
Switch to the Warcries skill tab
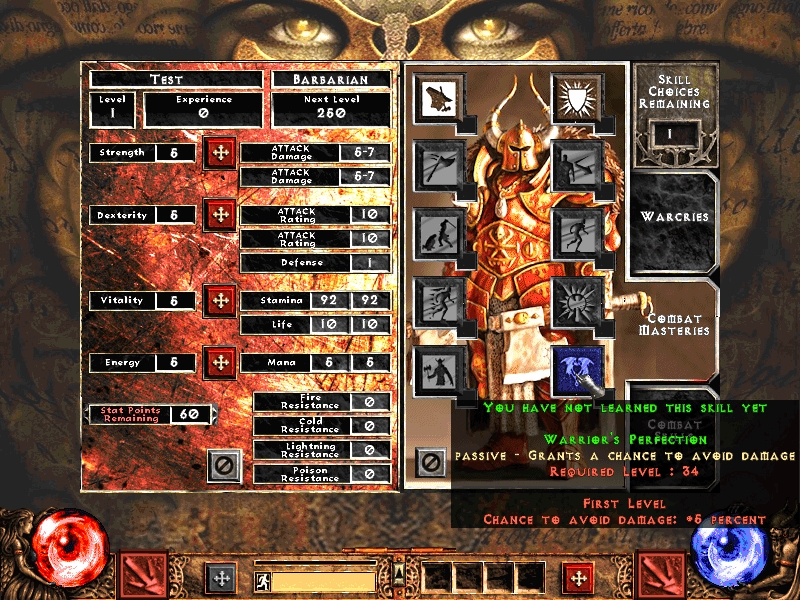click(674, 217)
